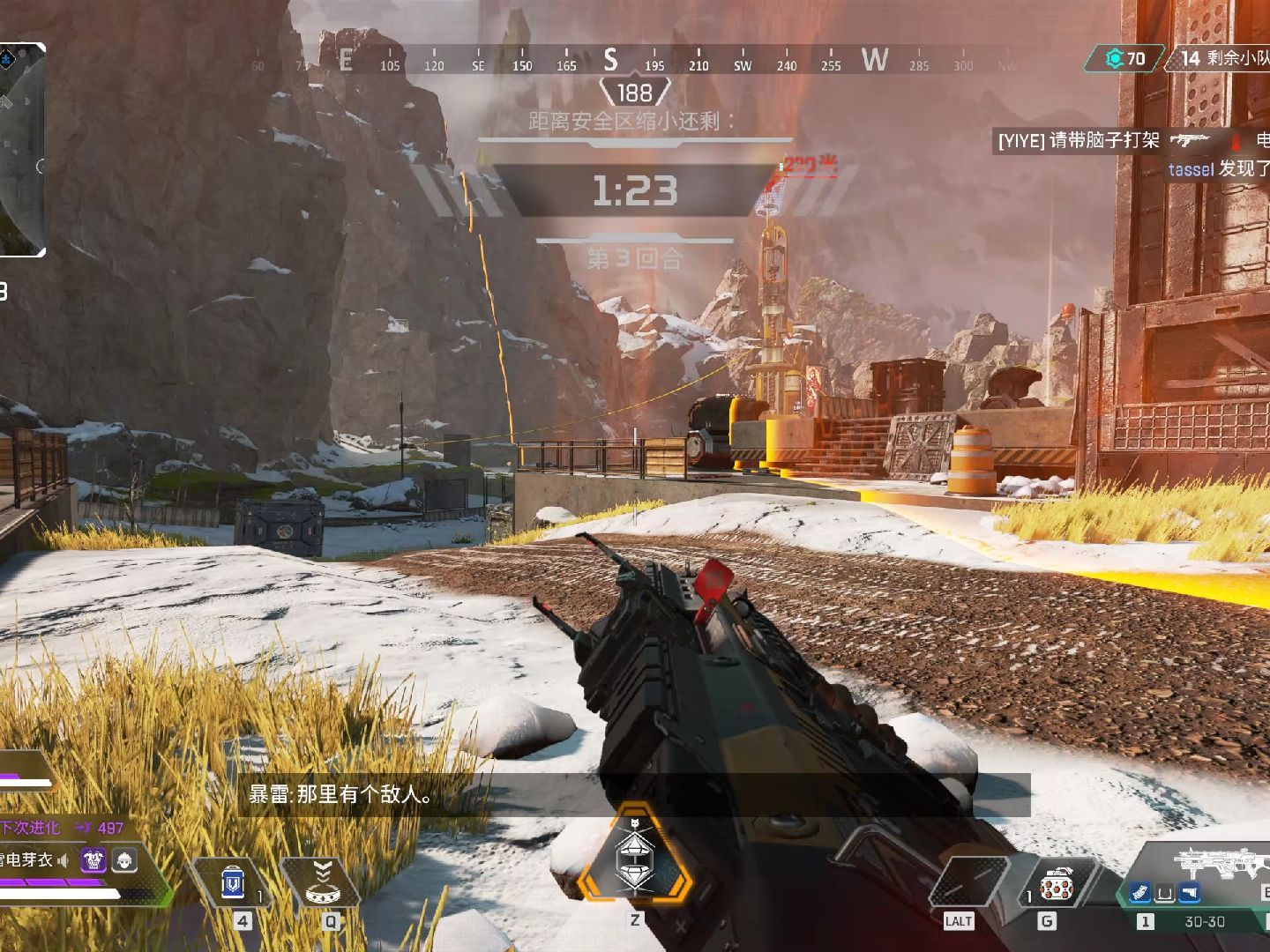Click the magazine attachment icon on weapon

point(1140,894)
